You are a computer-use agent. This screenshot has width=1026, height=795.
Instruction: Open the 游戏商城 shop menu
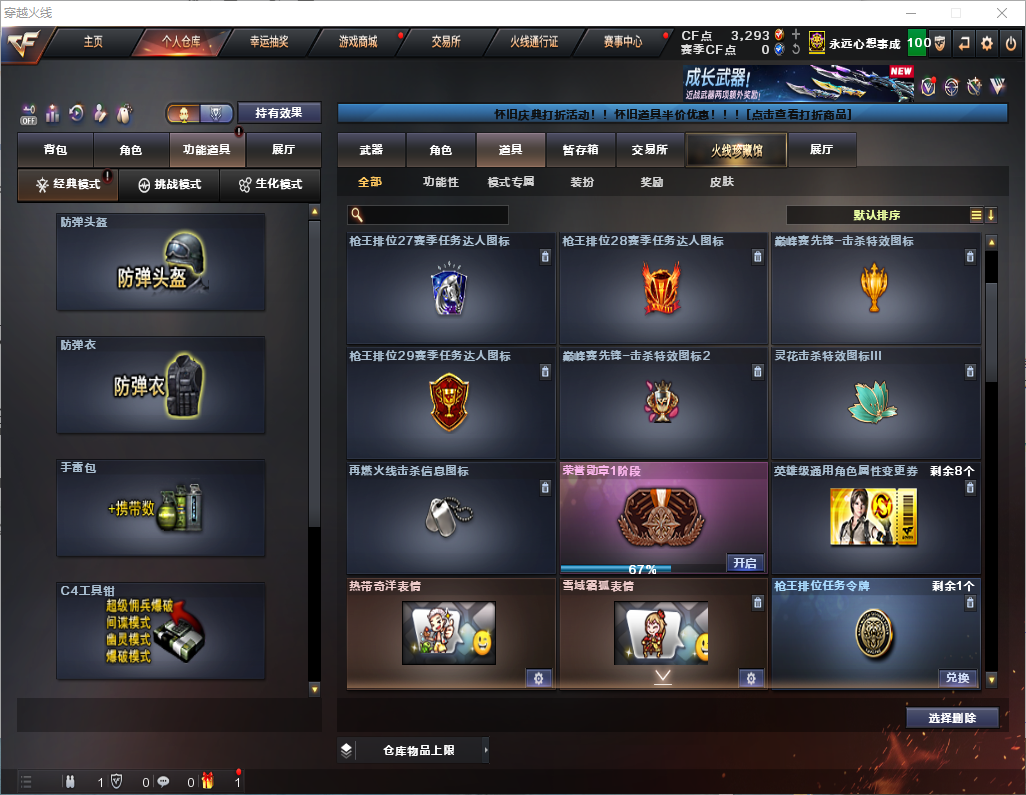coord(358,42)
